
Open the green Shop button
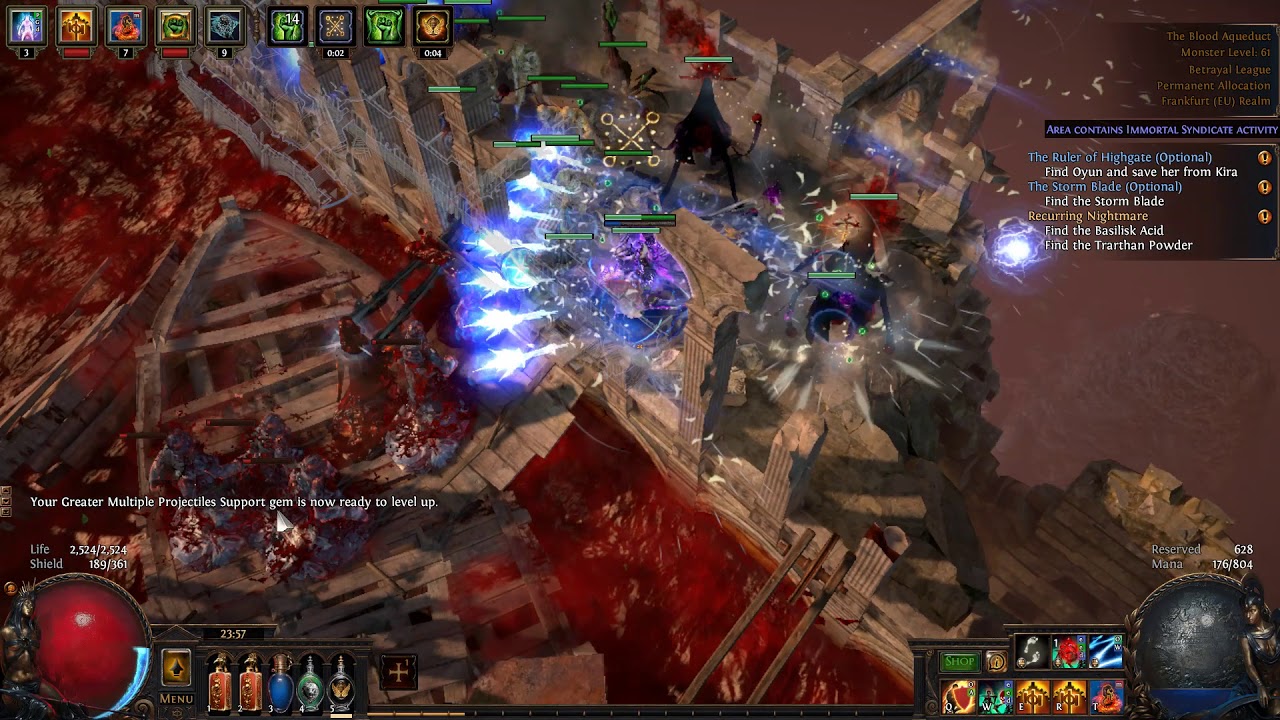[x=959, y=662]
